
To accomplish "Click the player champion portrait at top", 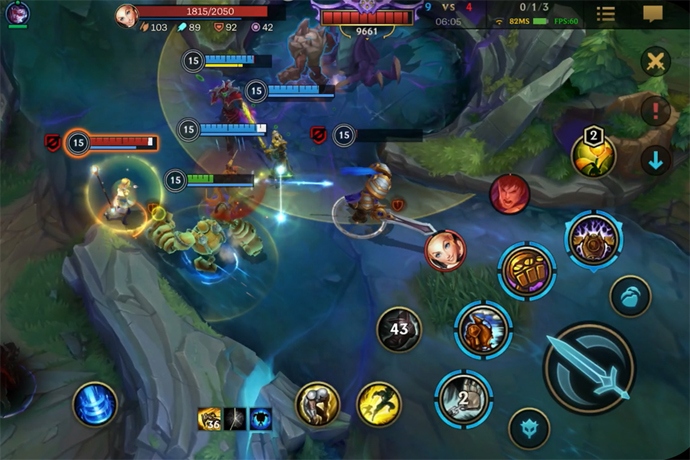I will point(126,15).
